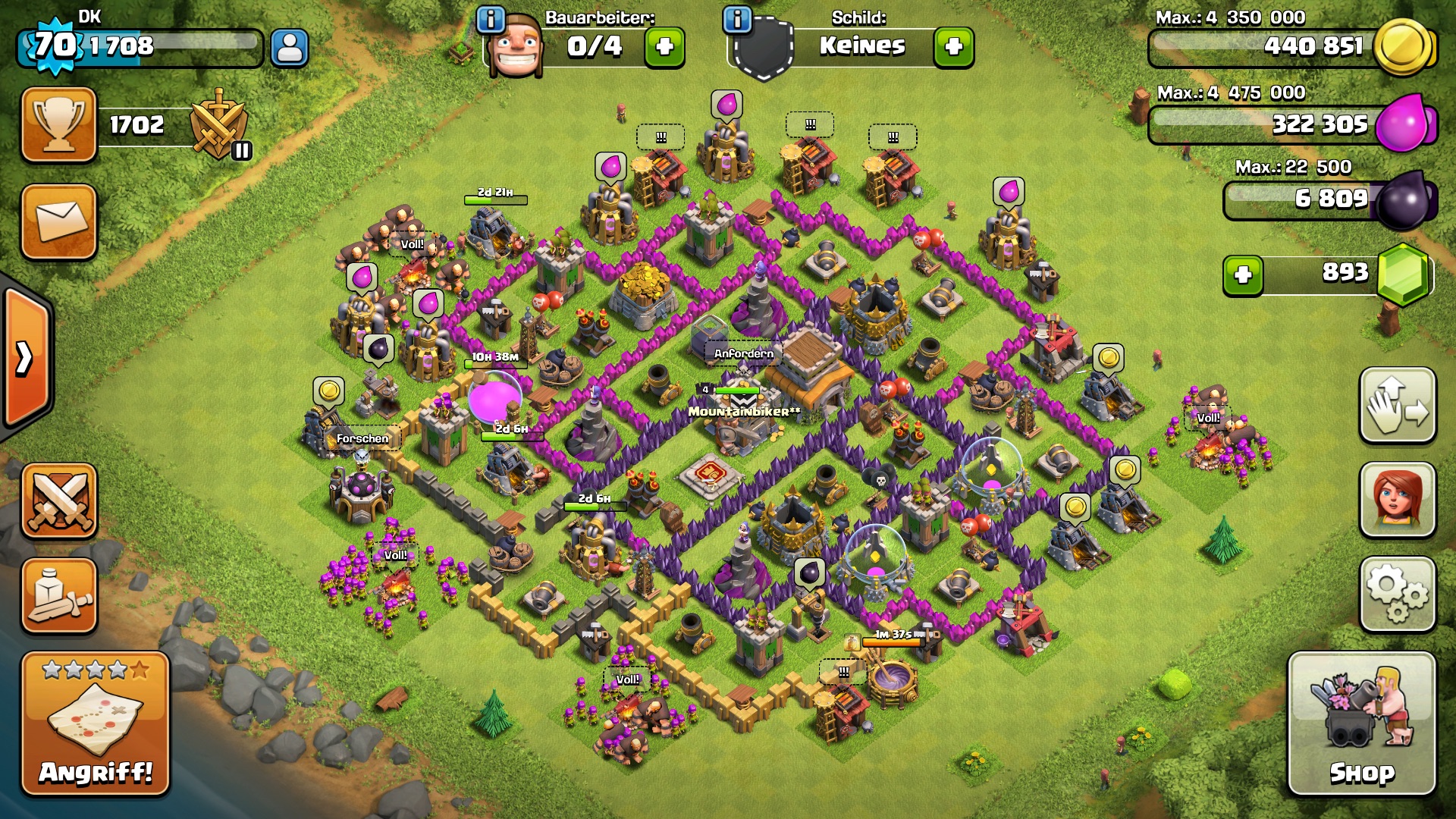Buy a shield with green plus

[x=953, y=47]
